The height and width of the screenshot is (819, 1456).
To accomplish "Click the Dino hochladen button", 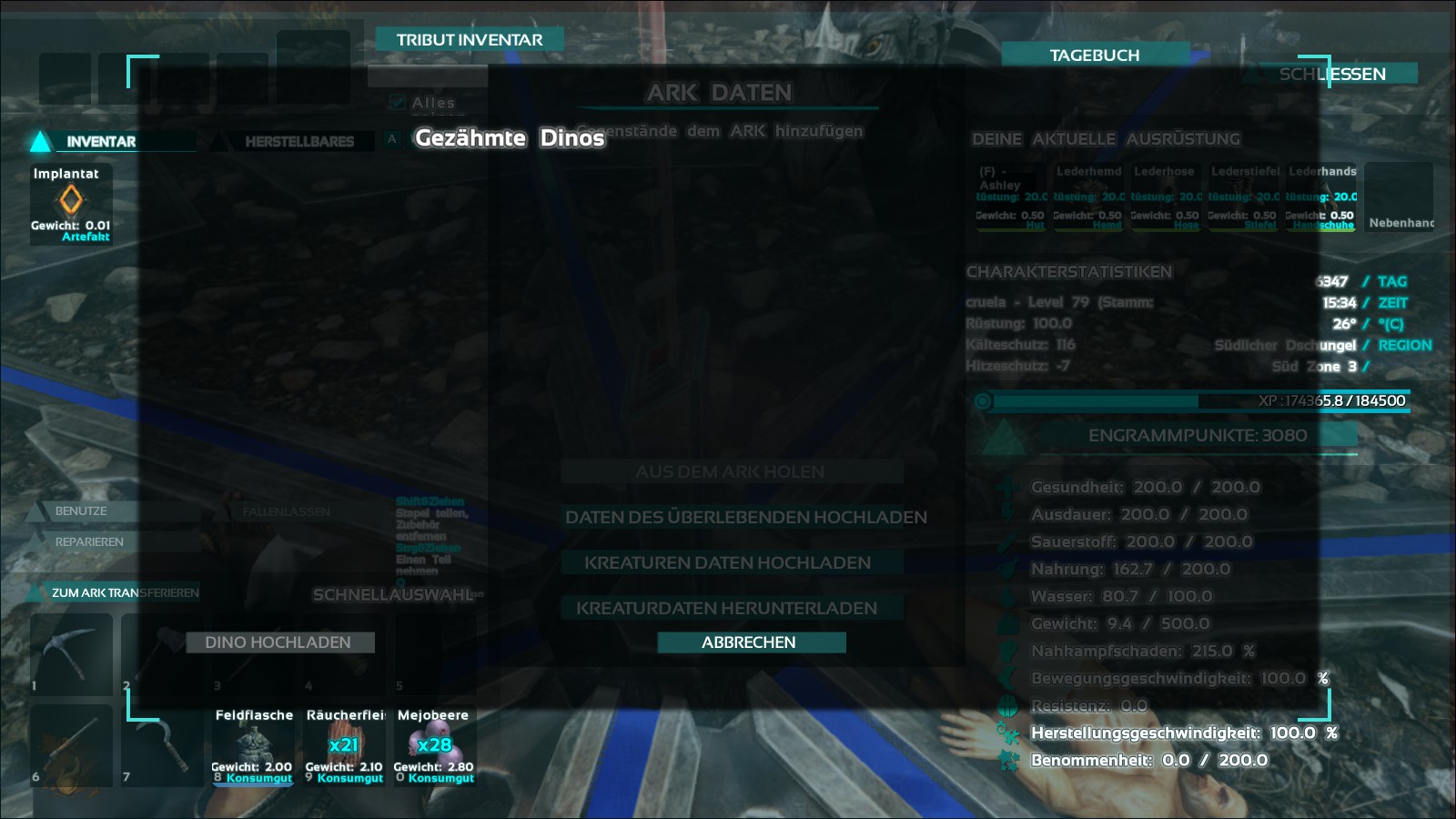I will 278,642.
